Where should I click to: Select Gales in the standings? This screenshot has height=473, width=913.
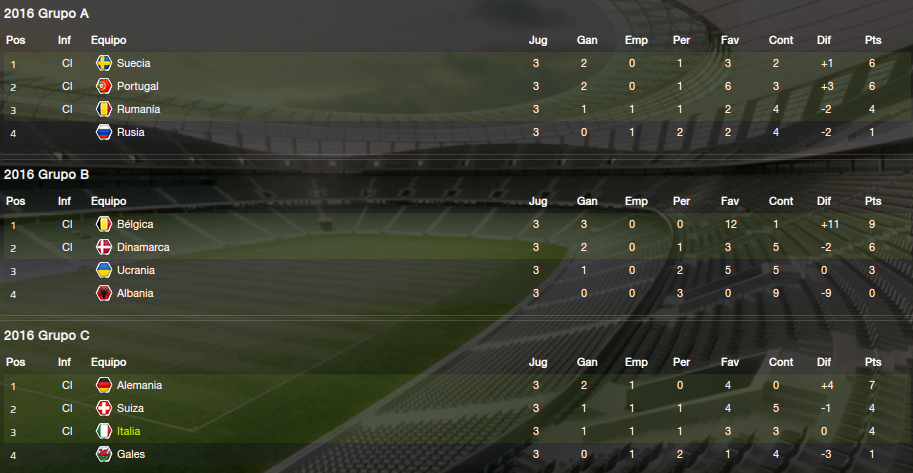coord(131,454)
